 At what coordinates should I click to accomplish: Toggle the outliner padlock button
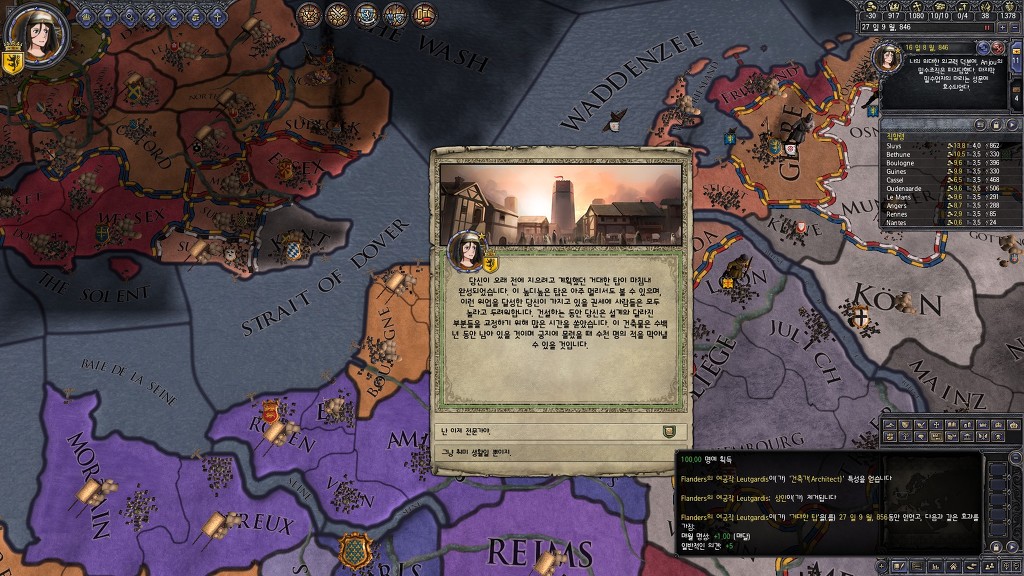point(995,124)
